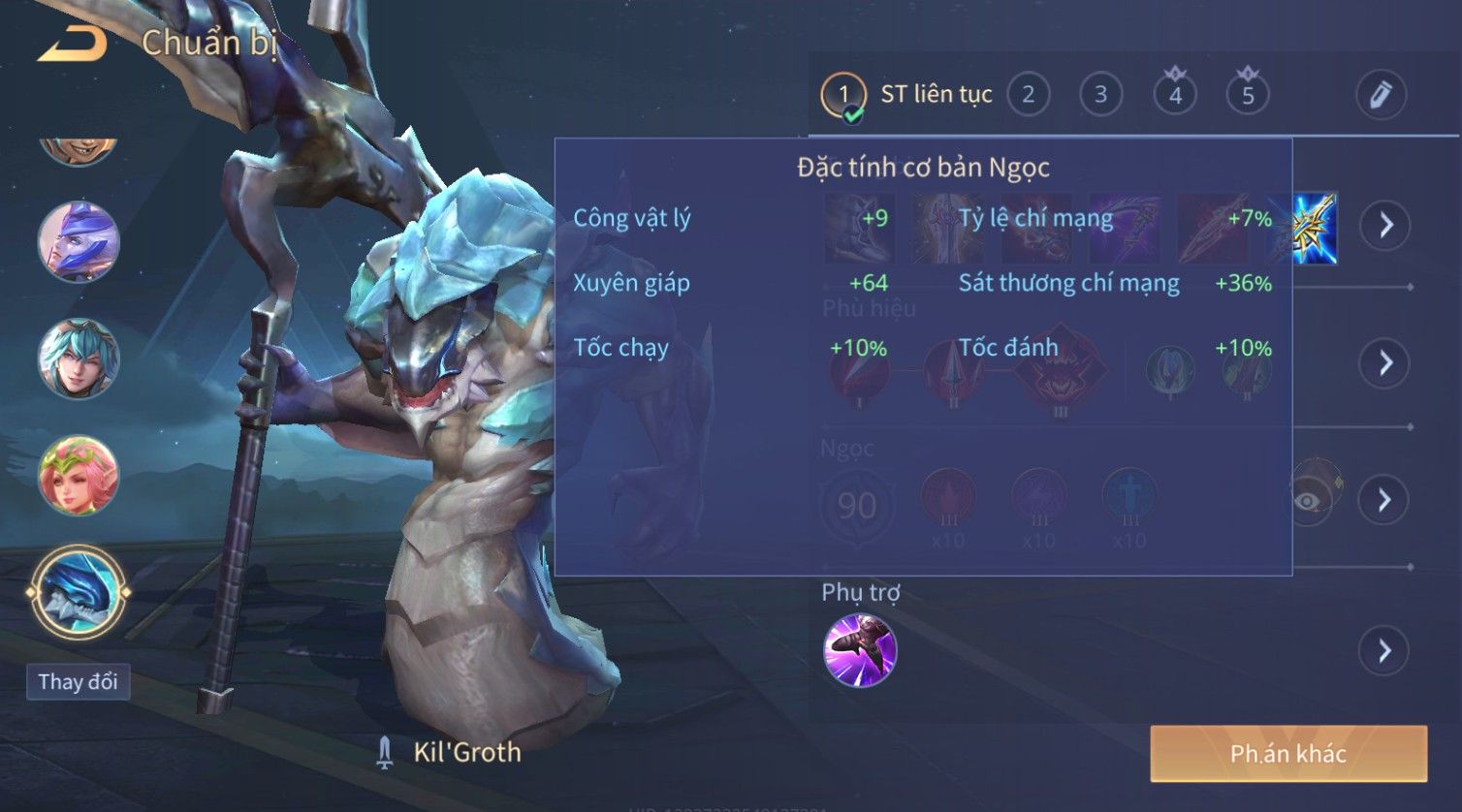Expand the Ngọc section arrow

pos(1384,500)
